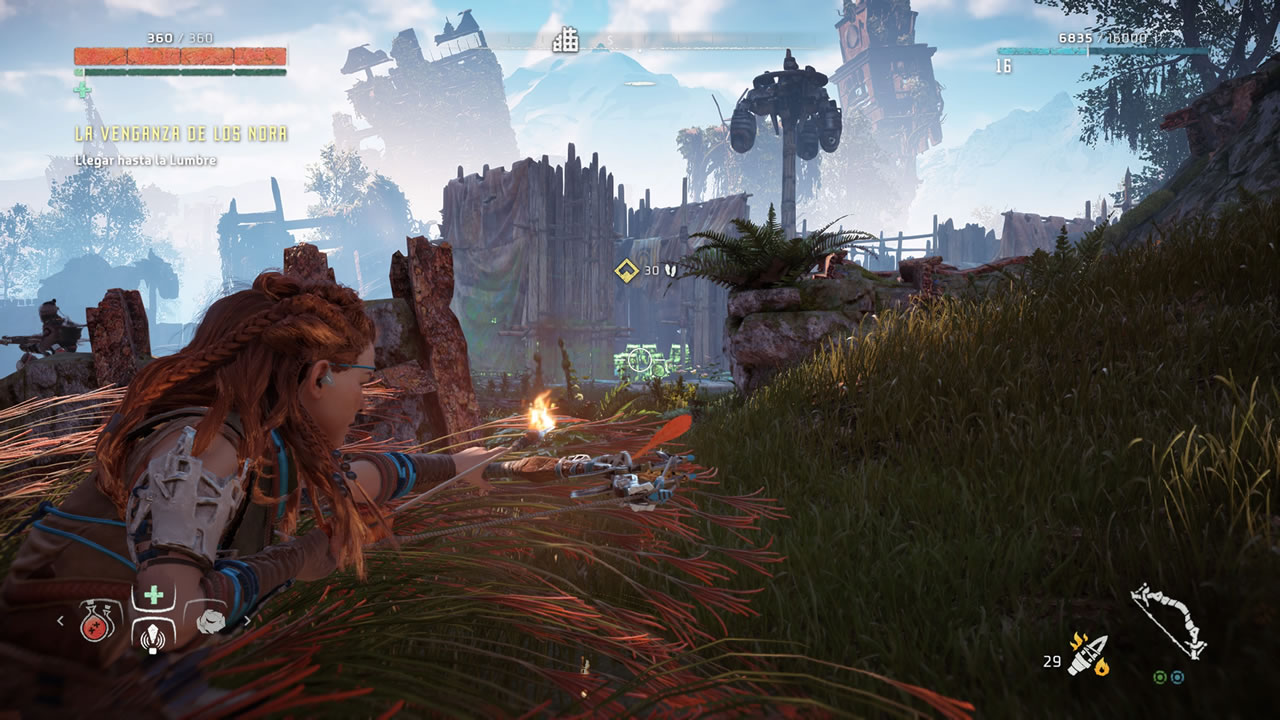Cycle tools with the left arrow
Screen dimensions: 1280x720
[x=59, y=621]
